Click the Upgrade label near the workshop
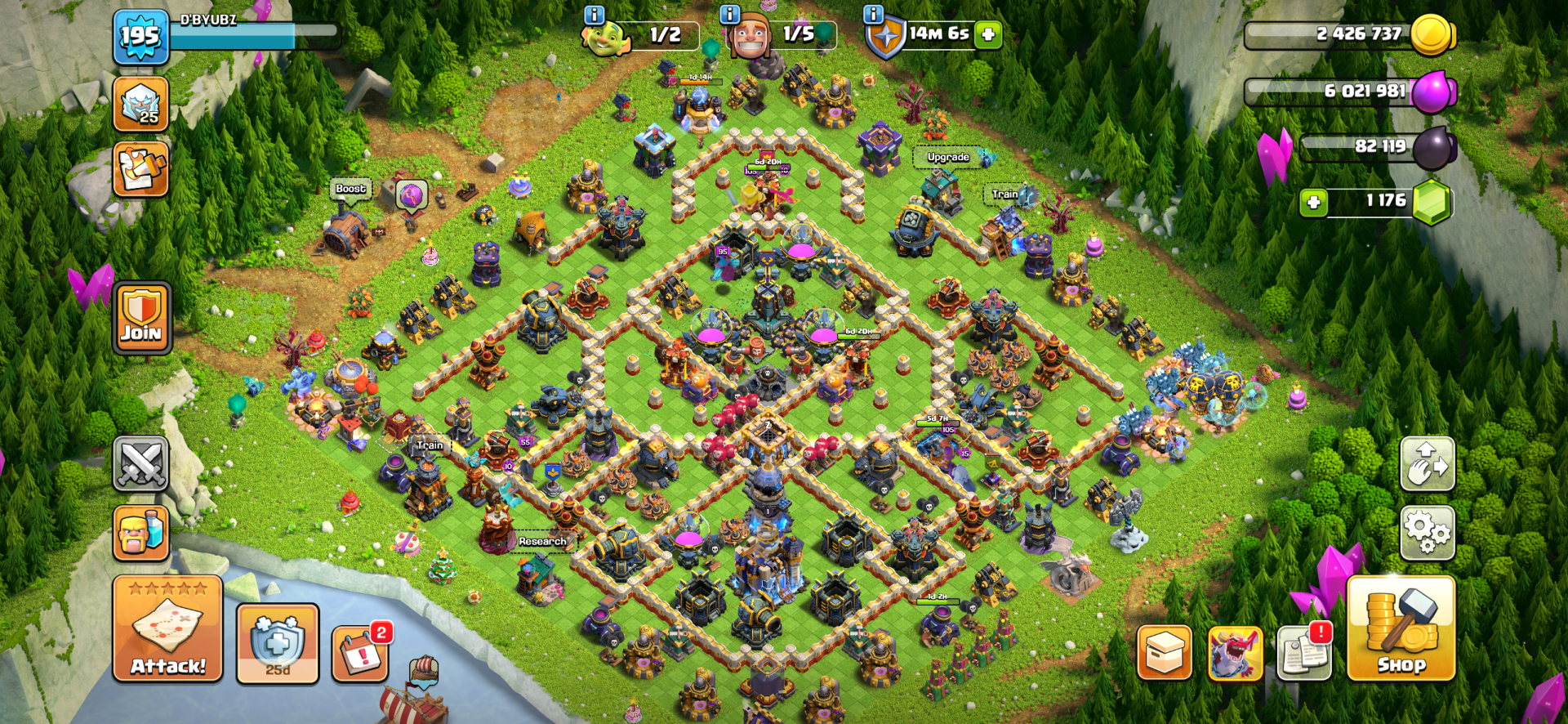The height and width of the screenshot is (724, 1568). point(947,156)
